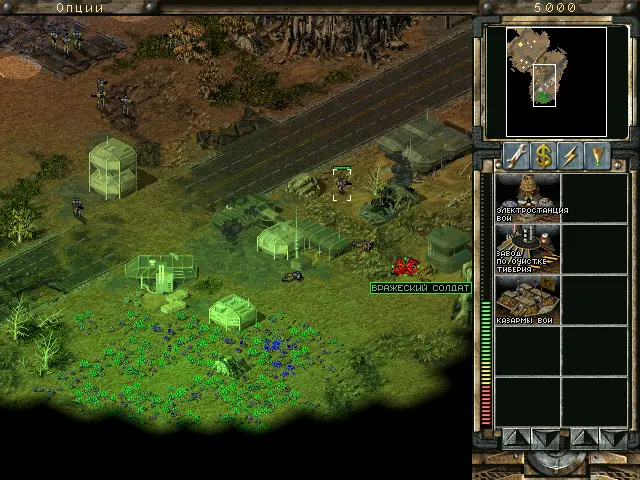
Task: Select the waypoint mode icon
Action: click(x=599, y=155)
